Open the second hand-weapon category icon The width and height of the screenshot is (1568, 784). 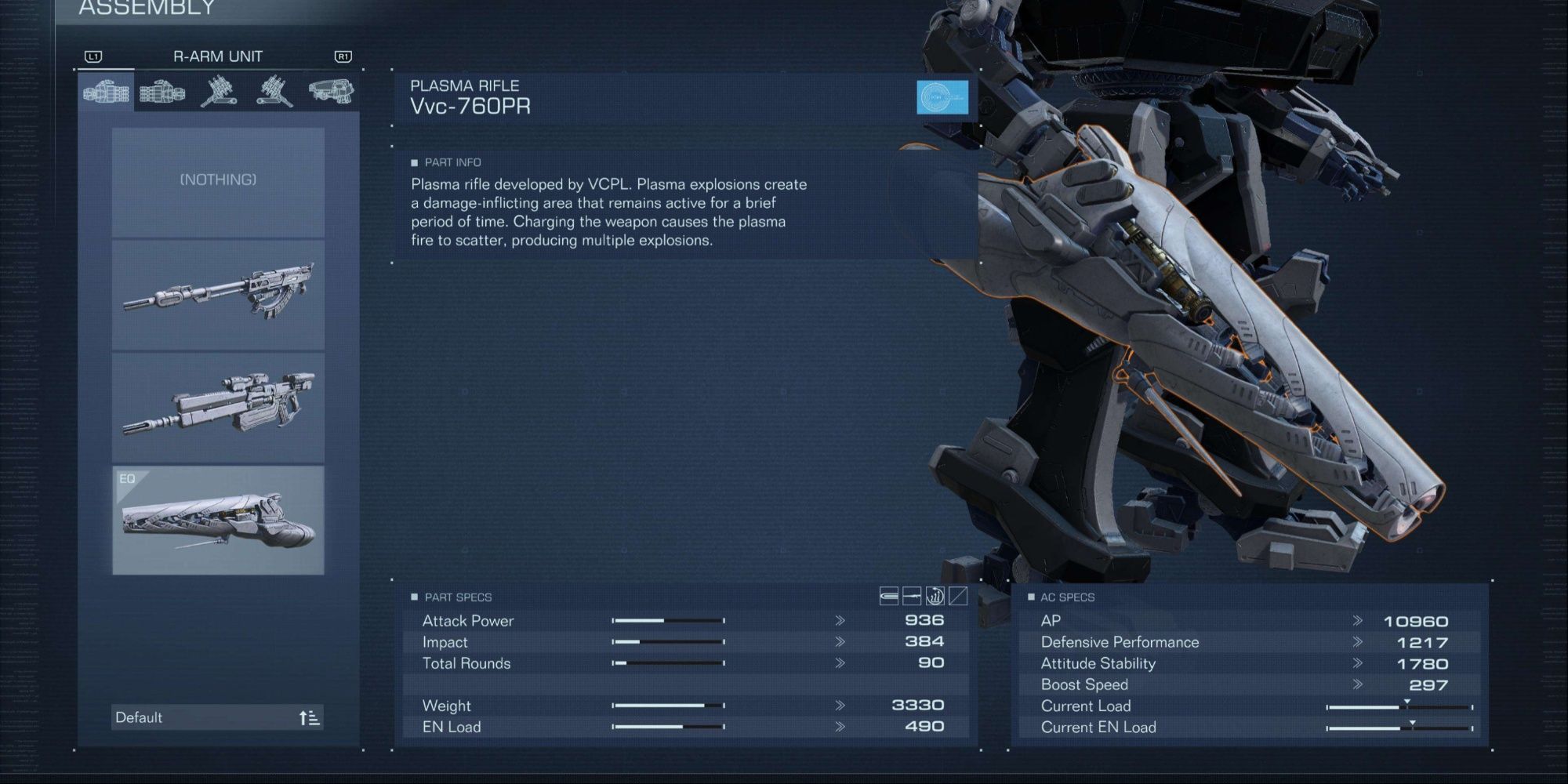pos(162,93)
